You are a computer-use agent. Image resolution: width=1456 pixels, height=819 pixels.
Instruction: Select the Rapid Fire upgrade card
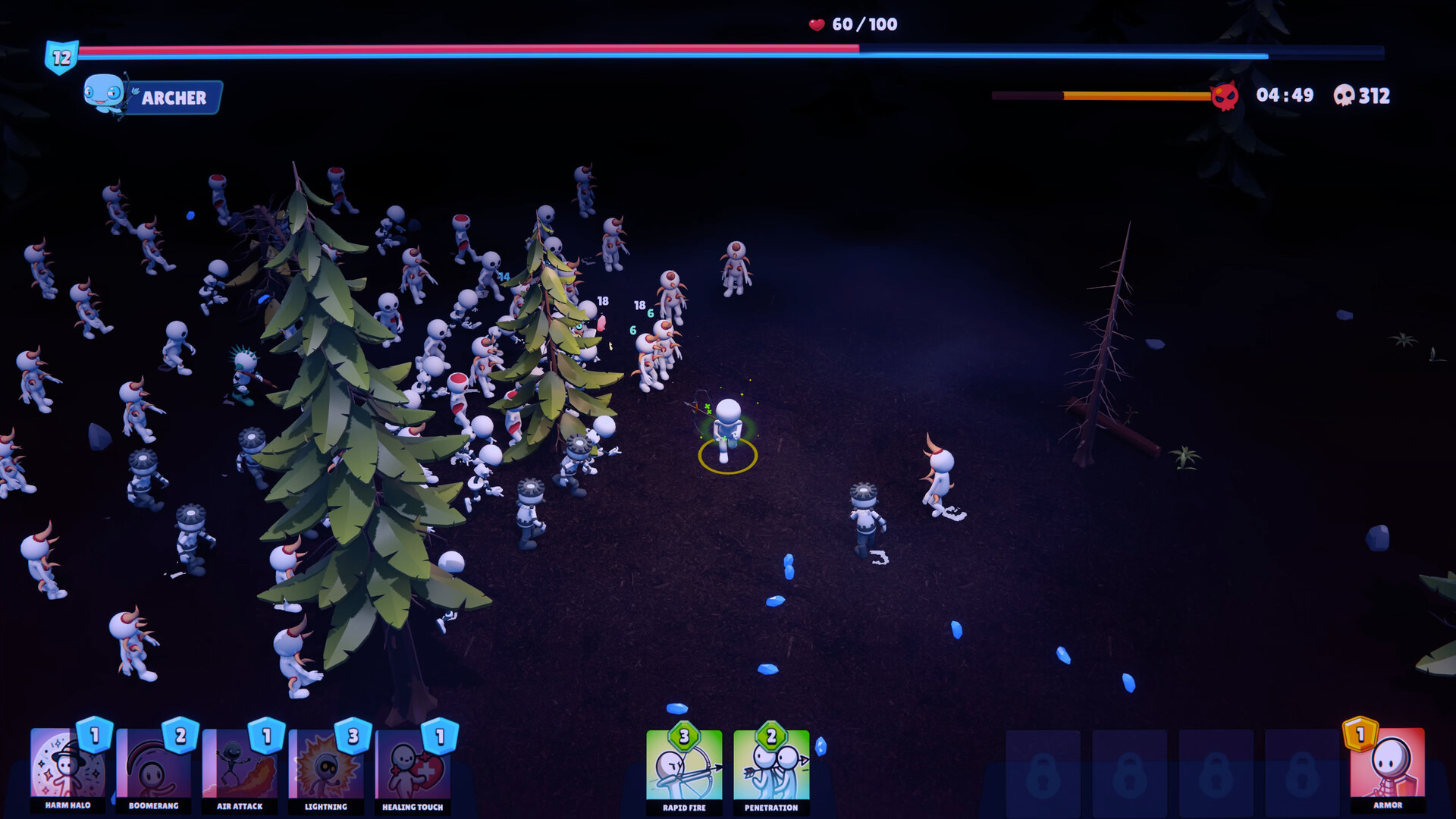[x=684, y=770]
